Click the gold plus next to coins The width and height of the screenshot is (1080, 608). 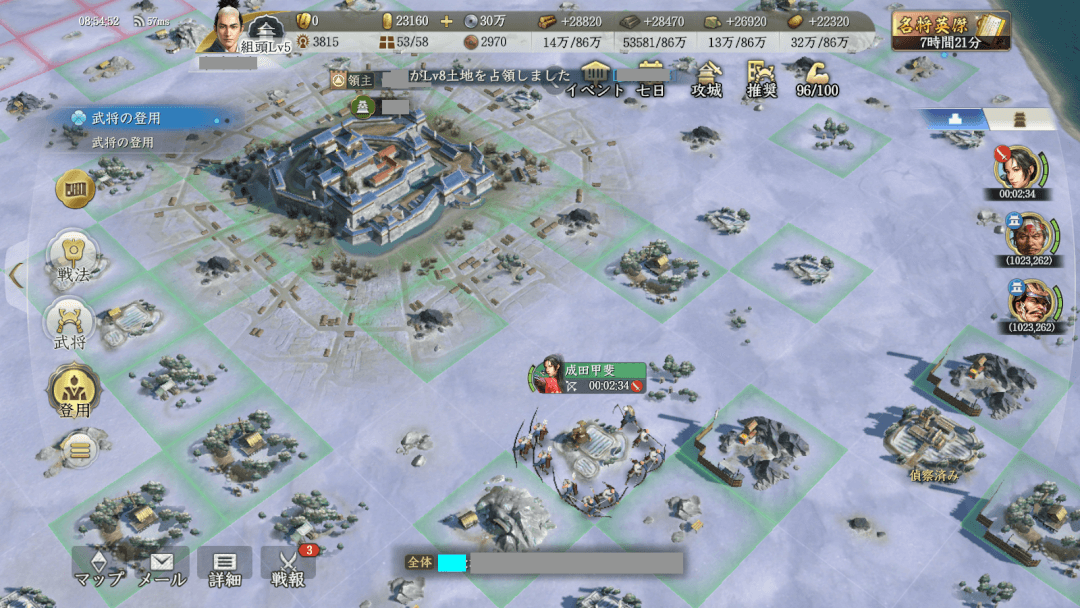click(446, 21)
